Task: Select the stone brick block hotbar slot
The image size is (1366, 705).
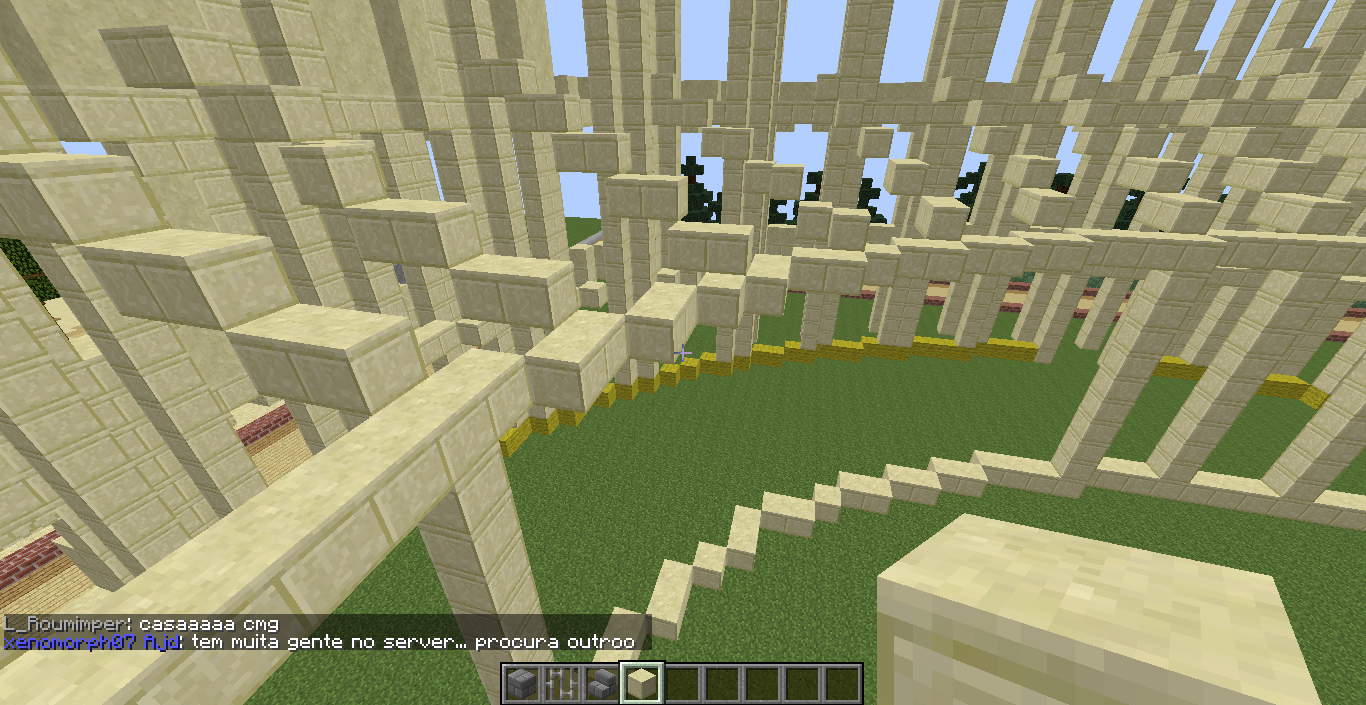Action: tap(522, 684)
